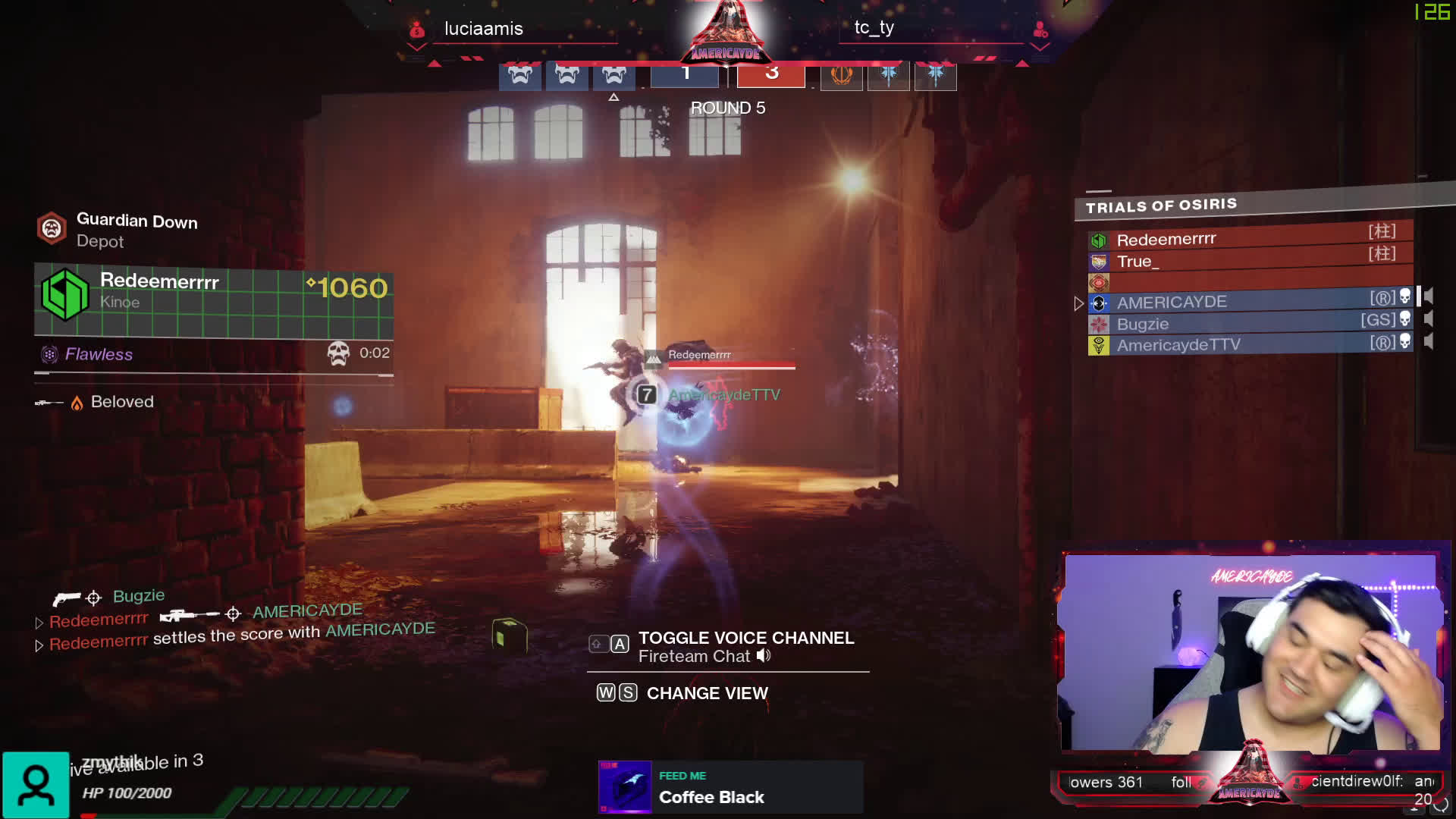
Task: Click the Guardian Down skull icon
Action: (52, 228)
